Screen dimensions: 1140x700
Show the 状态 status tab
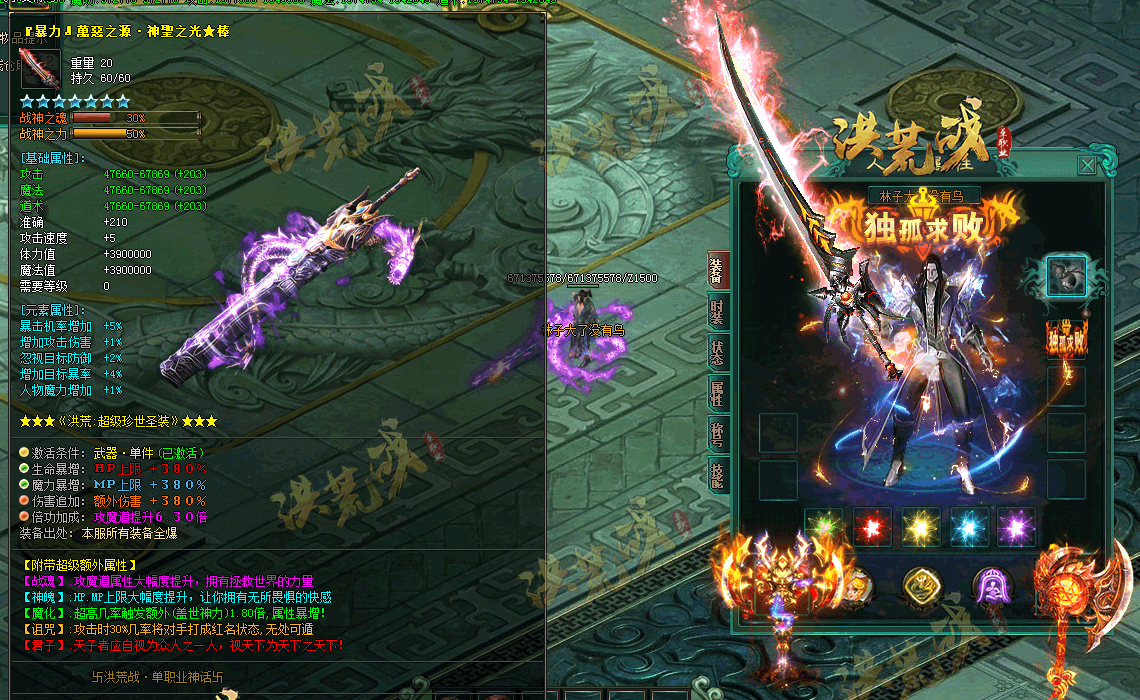tap(717, 353)
